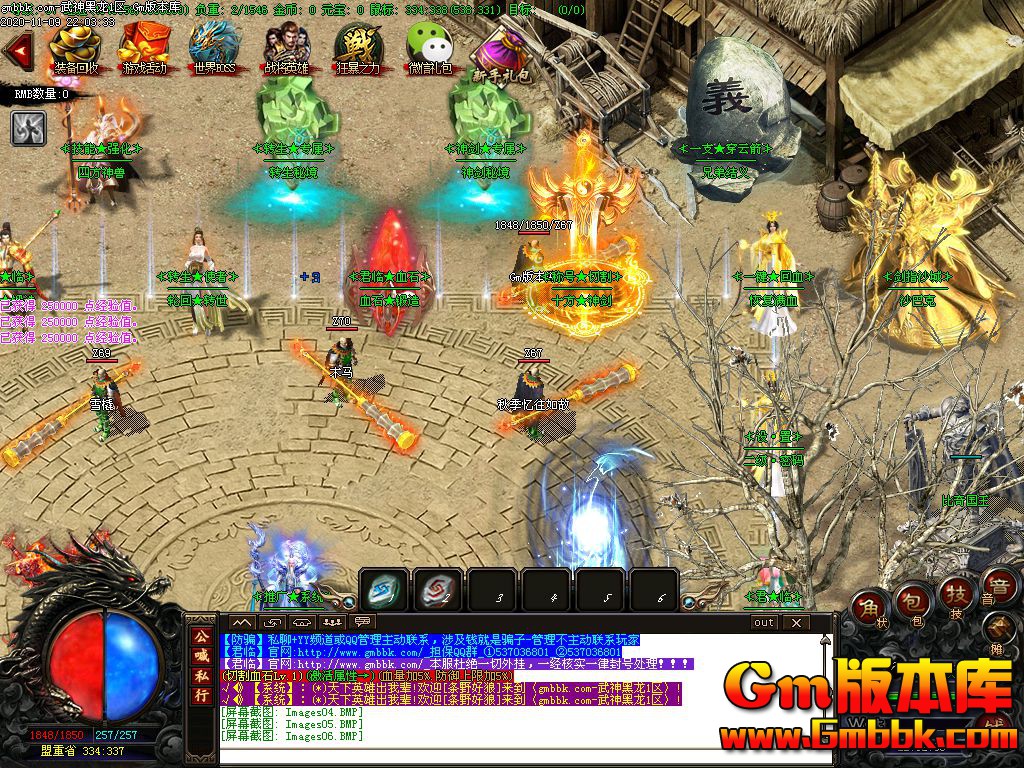Click the chat window 'out' button
This screenshot has width=1024, height=768.
click(764, 622)
